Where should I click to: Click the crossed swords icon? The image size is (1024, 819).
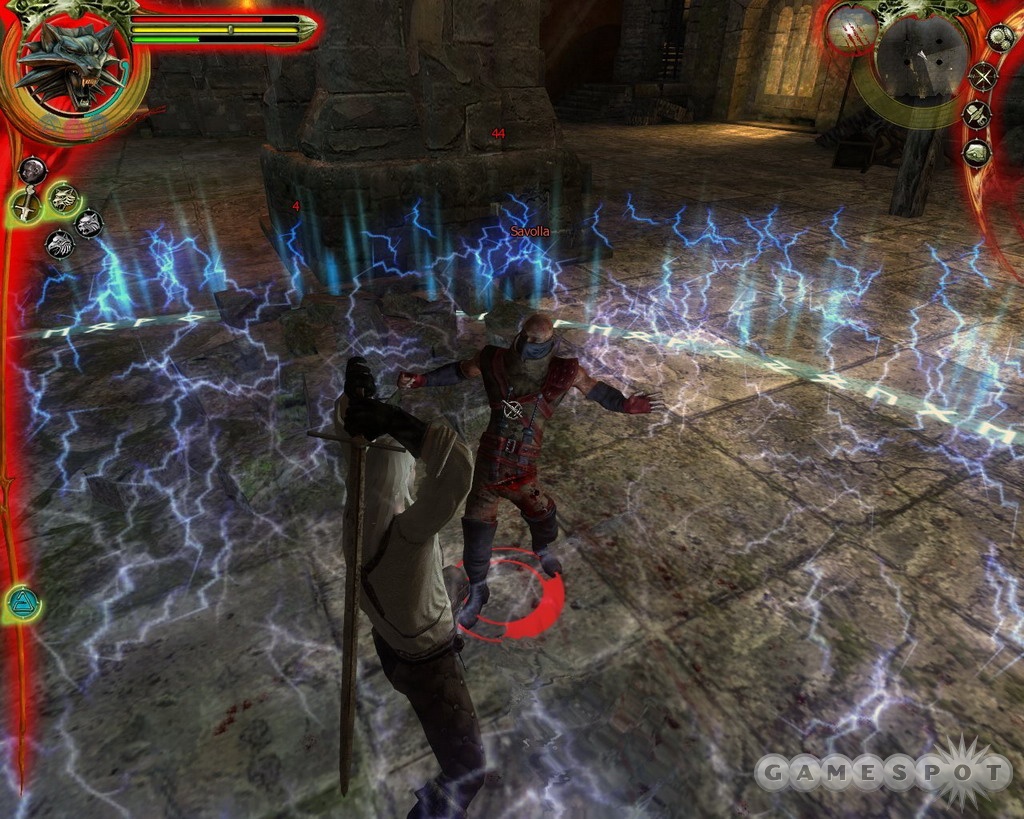pos(984,76)
